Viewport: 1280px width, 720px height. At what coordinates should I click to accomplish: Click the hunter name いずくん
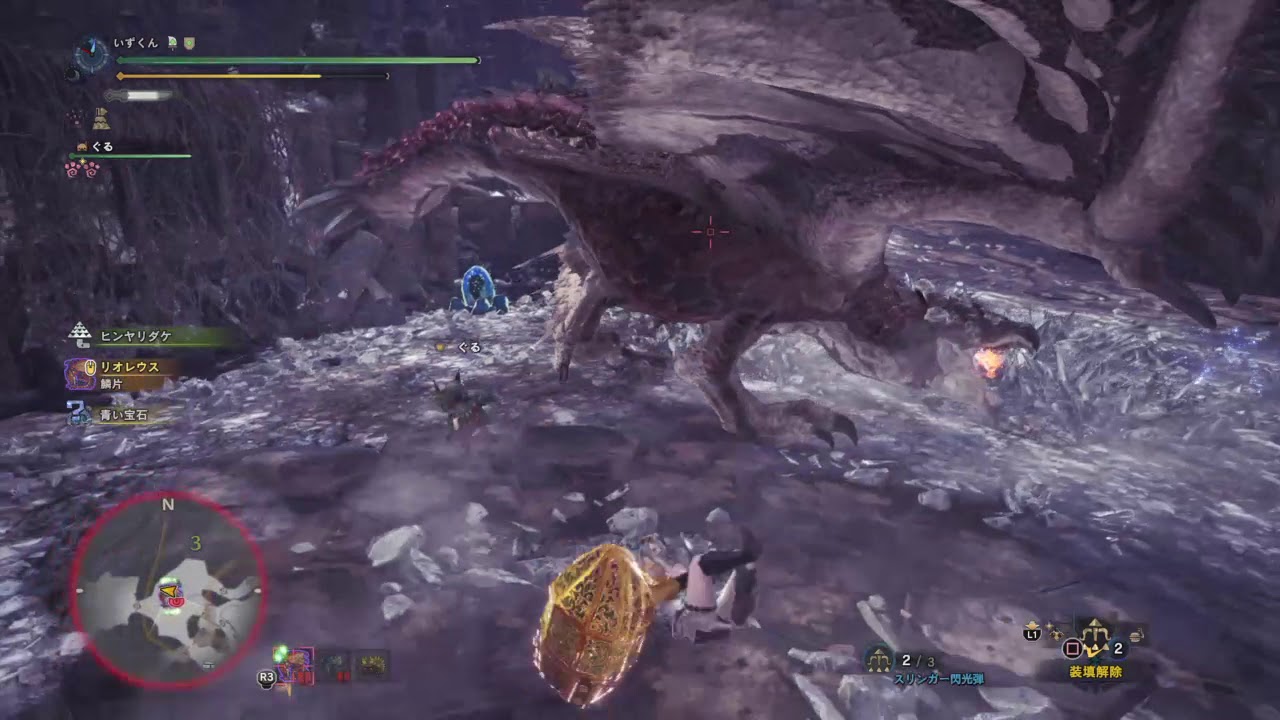pyautogui.click(x=135, y=43)
